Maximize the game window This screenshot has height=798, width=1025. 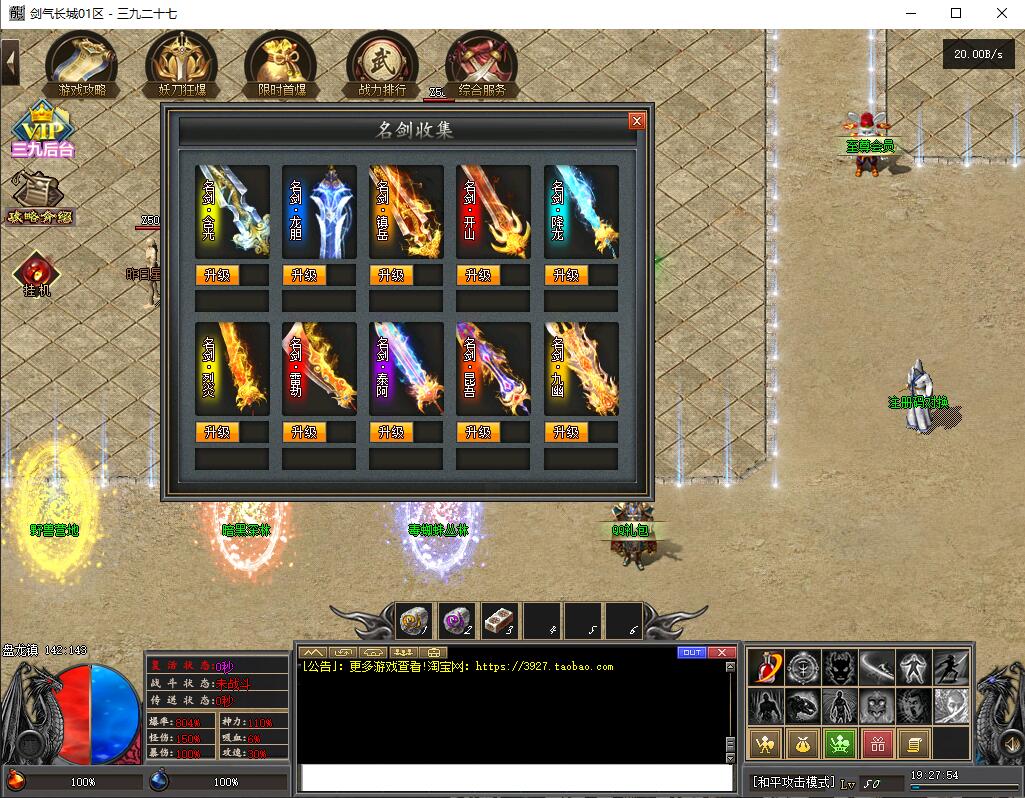tap(956, 13)
